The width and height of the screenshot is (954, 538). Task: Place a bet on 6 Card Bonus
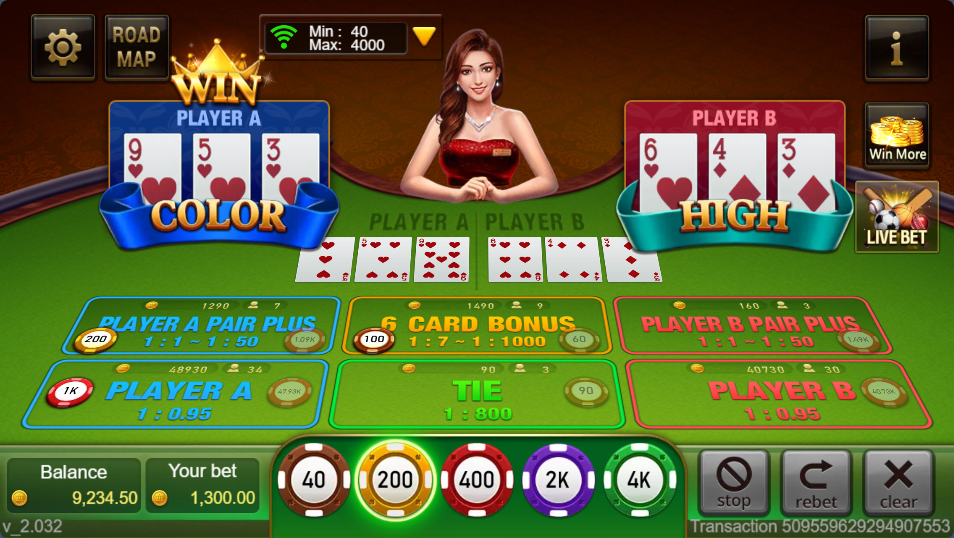click(476, 326)
